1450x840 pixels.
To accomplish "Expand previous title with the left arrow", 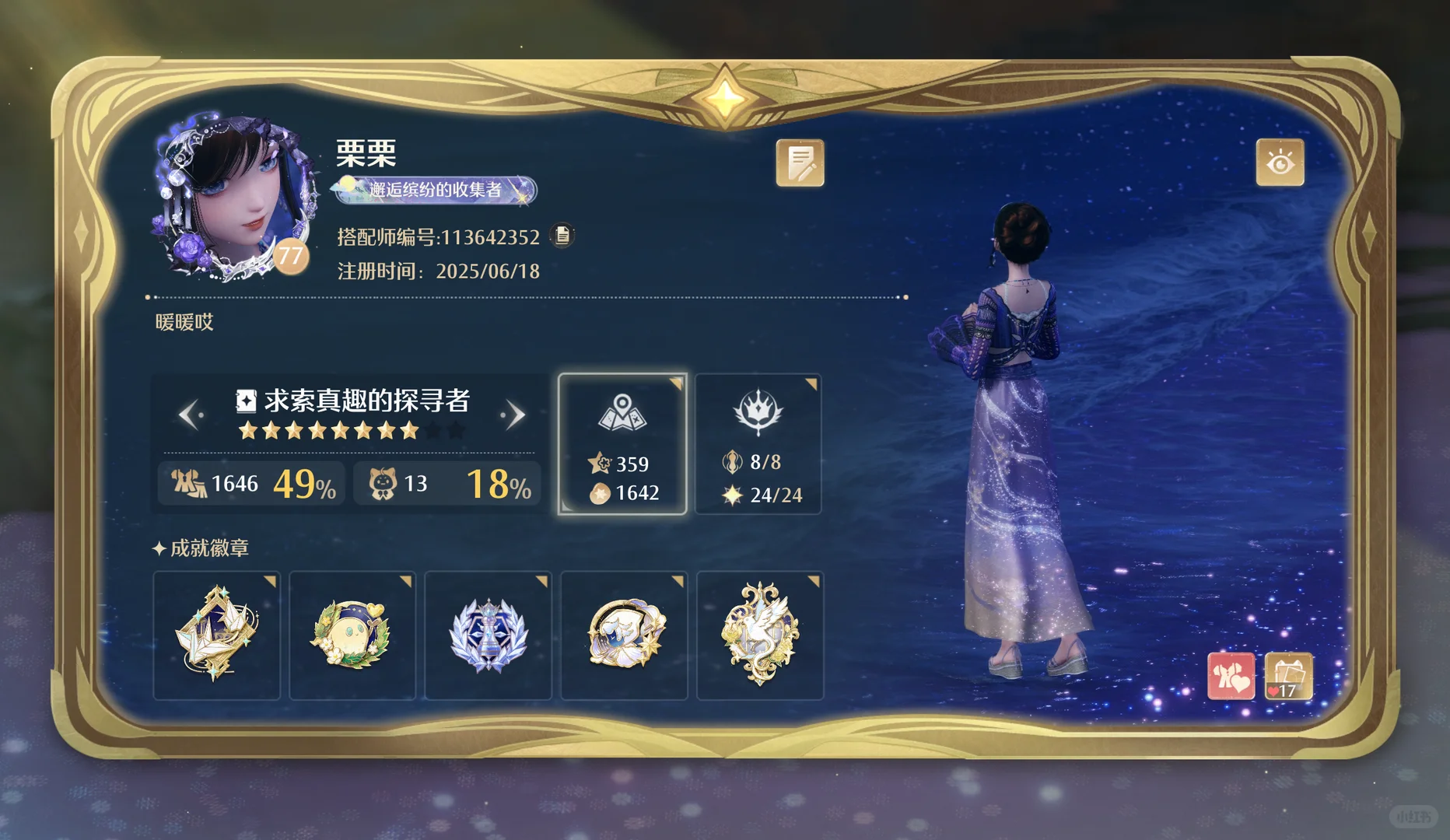I will point(191,415).
